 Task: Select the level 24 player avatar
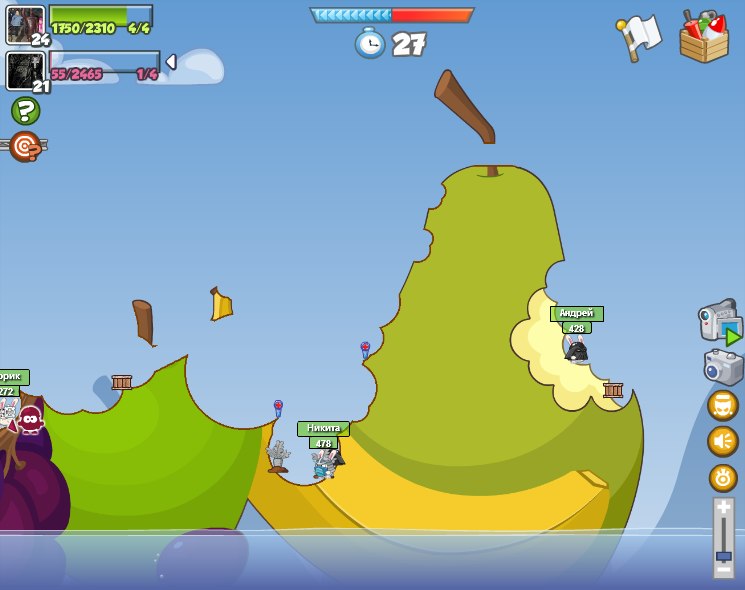pyautogui.click(x=24, y=24)
